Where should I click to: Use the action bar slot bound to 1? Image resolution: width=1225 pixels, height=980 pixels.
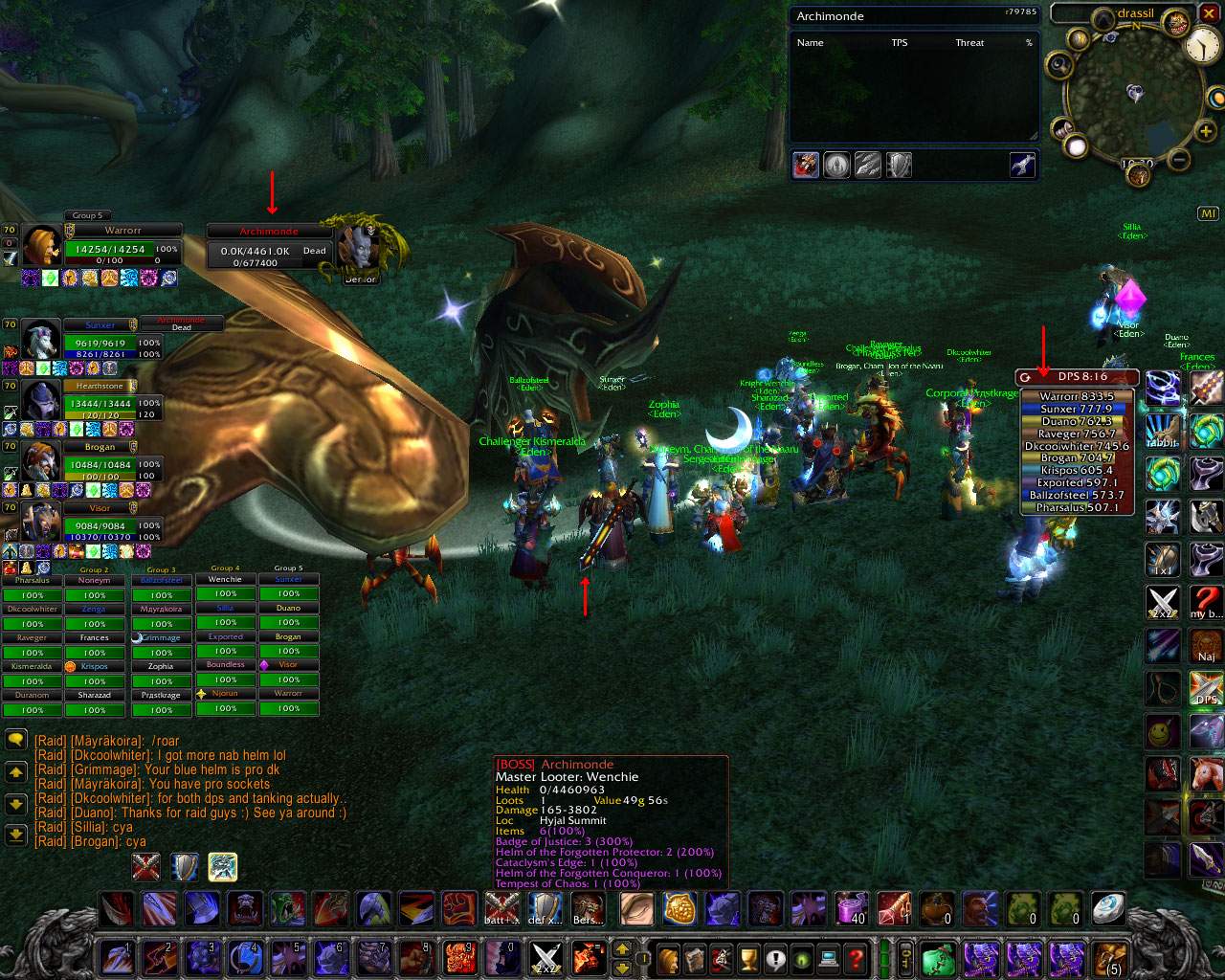click(115, 956)
